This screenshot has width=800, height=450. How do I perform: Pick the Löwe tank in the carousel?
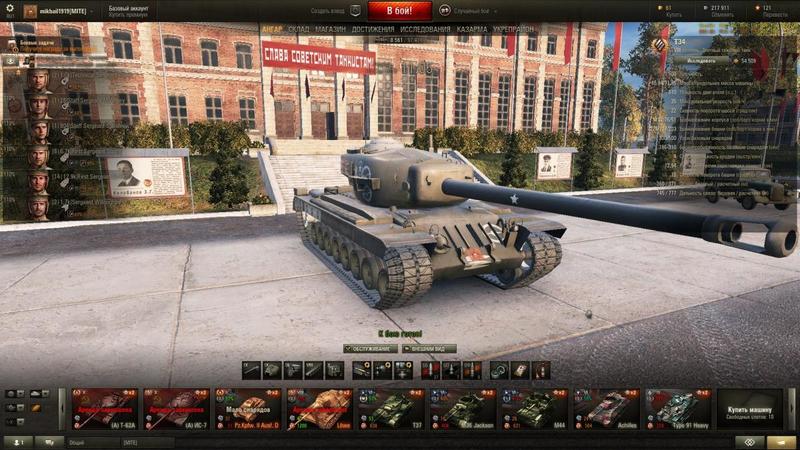tap(318, 408)
